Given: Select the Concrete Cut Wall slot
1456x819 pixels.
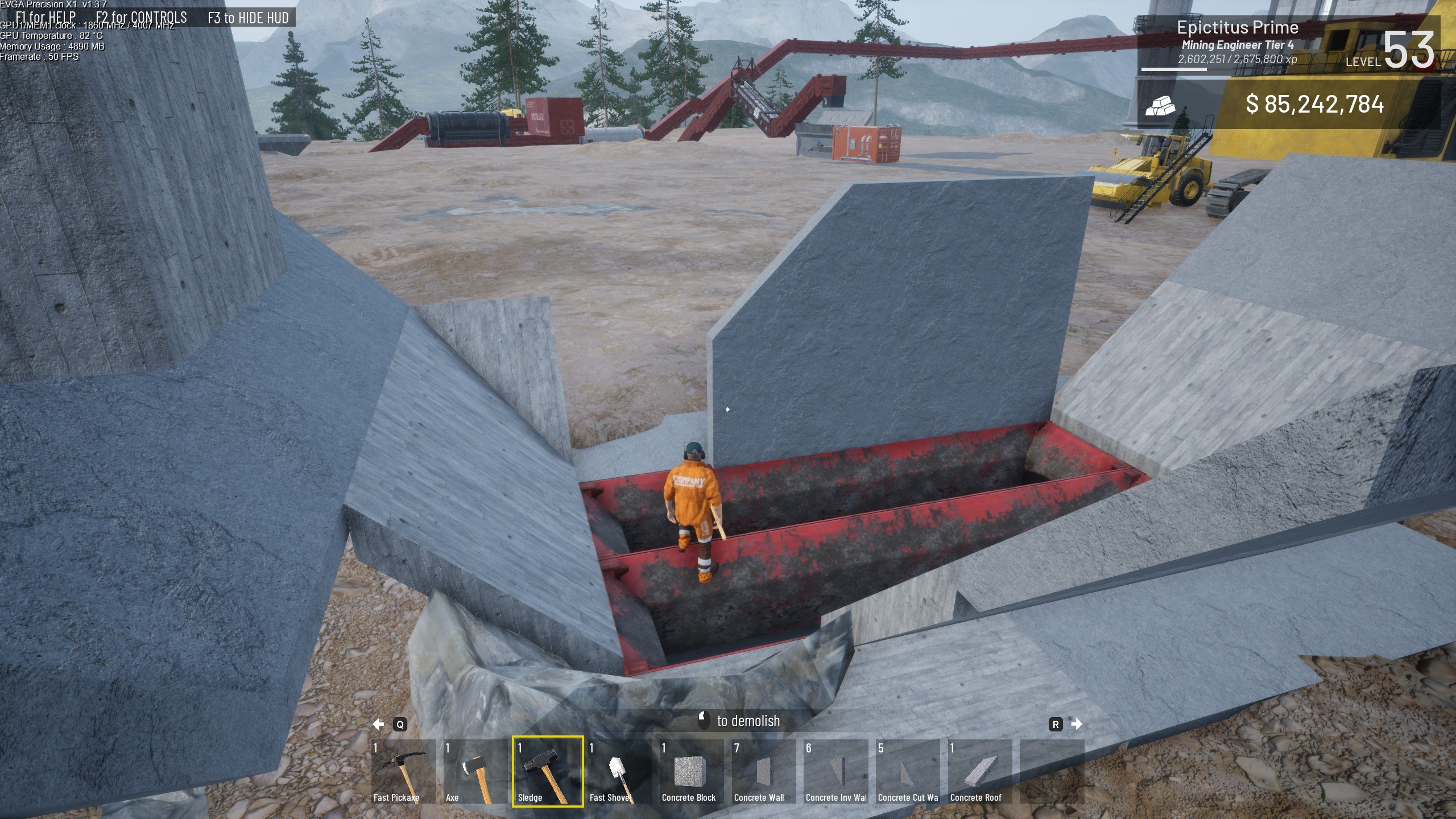Looking at the screenshot, I should (x=908, y=771).
